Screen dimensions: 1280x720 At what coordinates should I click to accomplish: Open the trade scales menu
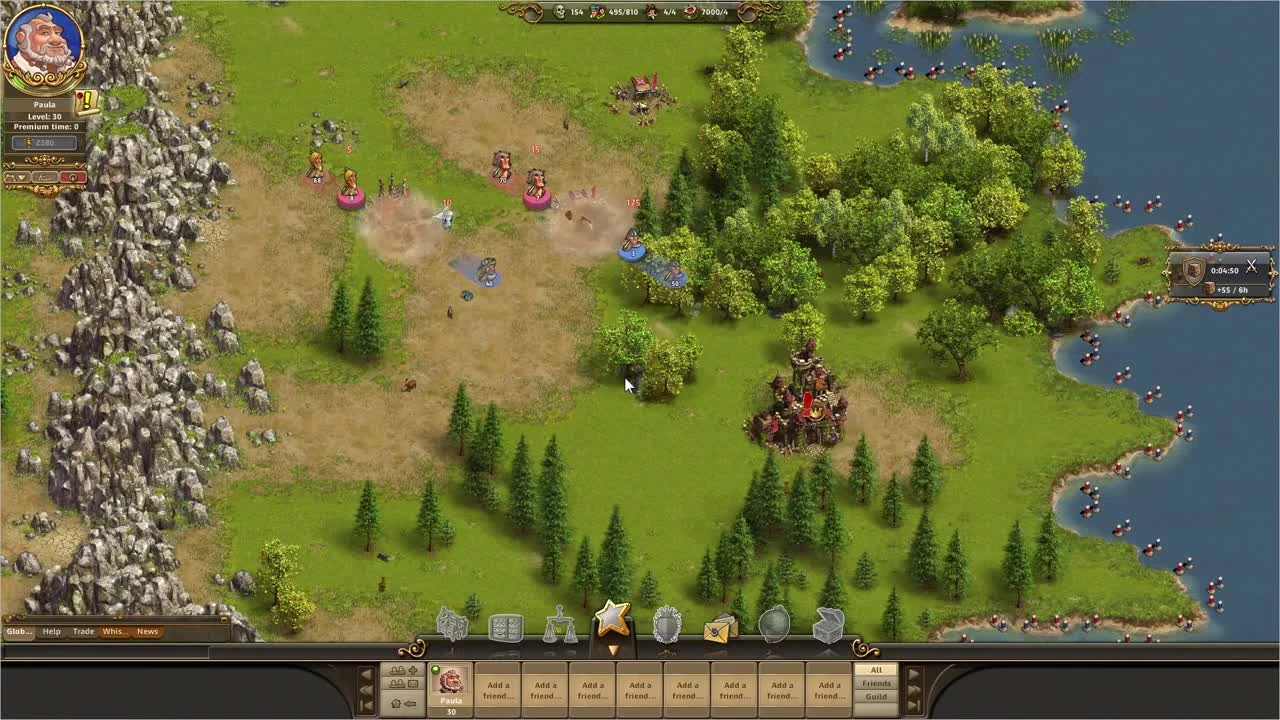pyautogui.click(x=559, y=624)
